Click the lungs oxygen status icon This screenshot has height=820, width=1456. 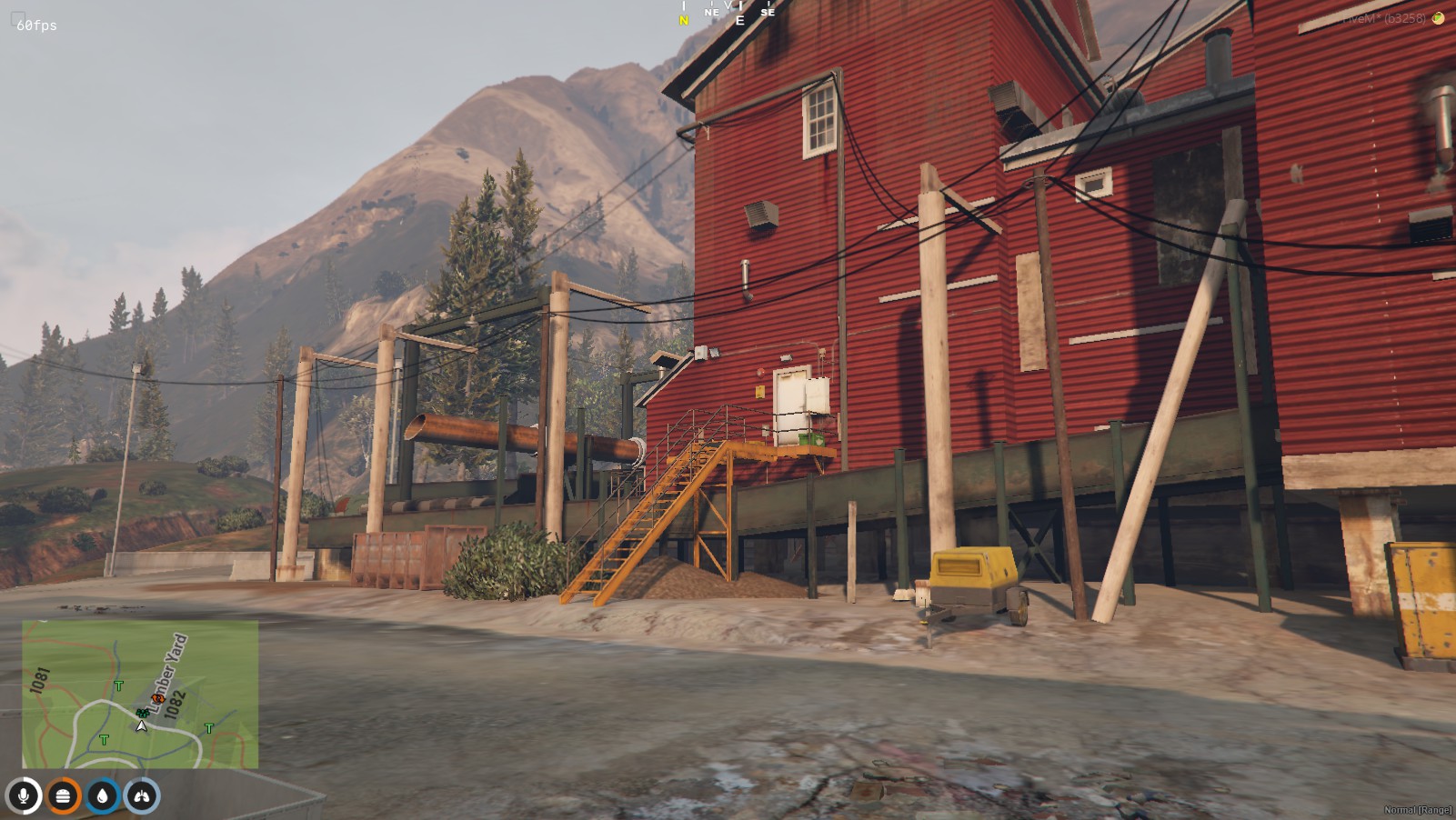pos(142,796)
